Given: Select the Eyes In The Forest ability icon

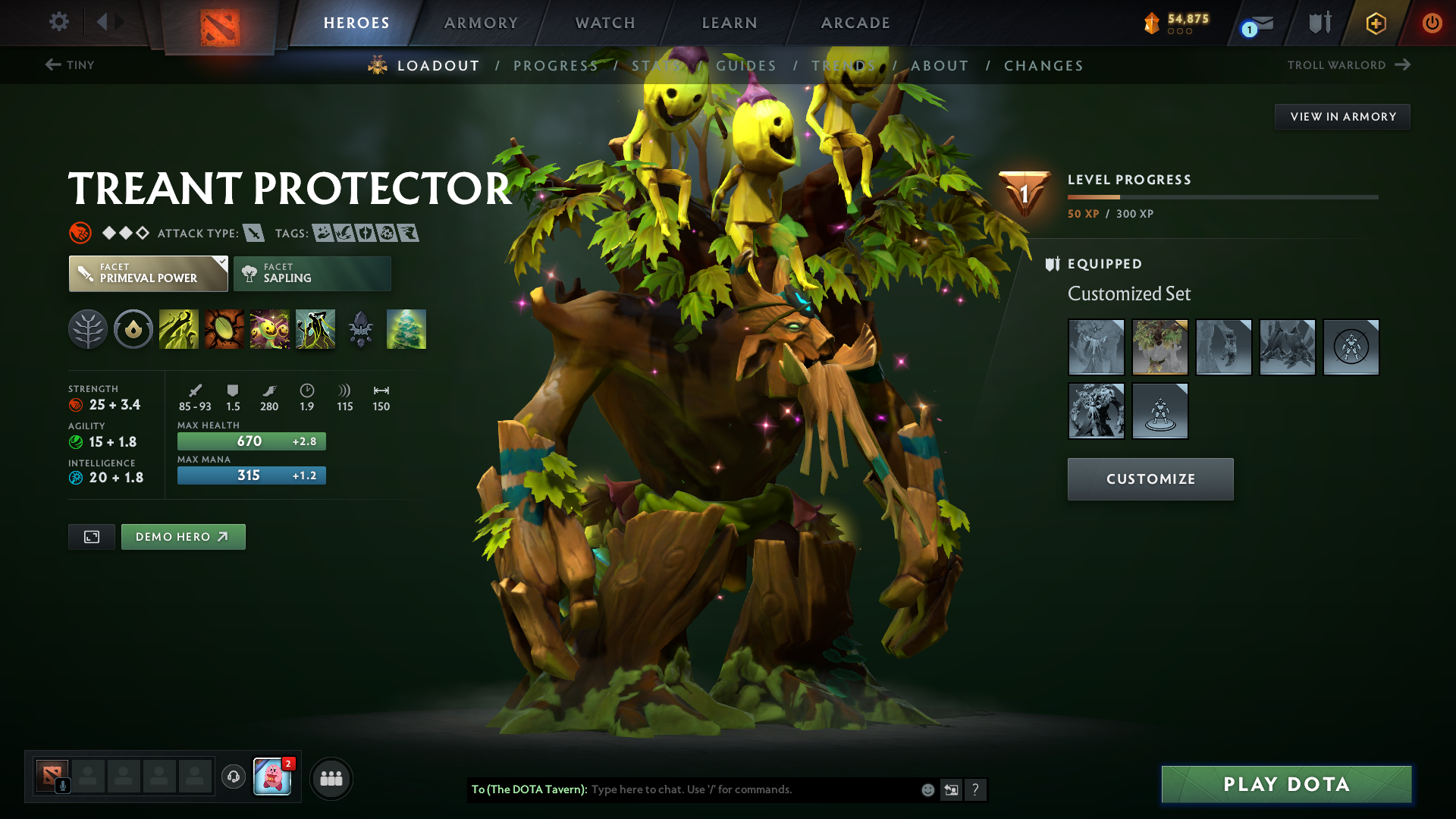Looking at the screenshot, I should pyautogui.click(x=406, y=329).
